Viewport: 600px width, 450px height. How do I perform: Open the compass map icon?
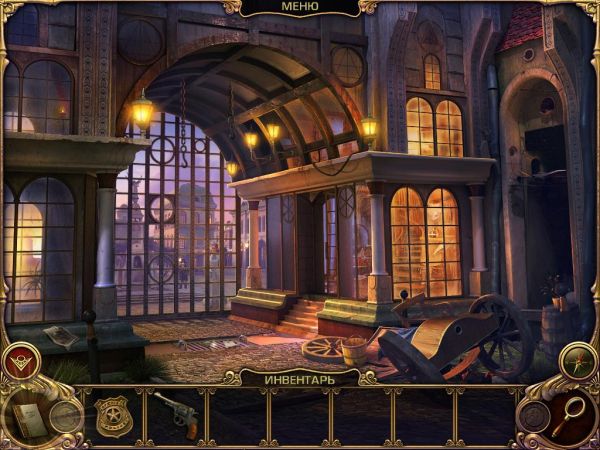[578, 360]
